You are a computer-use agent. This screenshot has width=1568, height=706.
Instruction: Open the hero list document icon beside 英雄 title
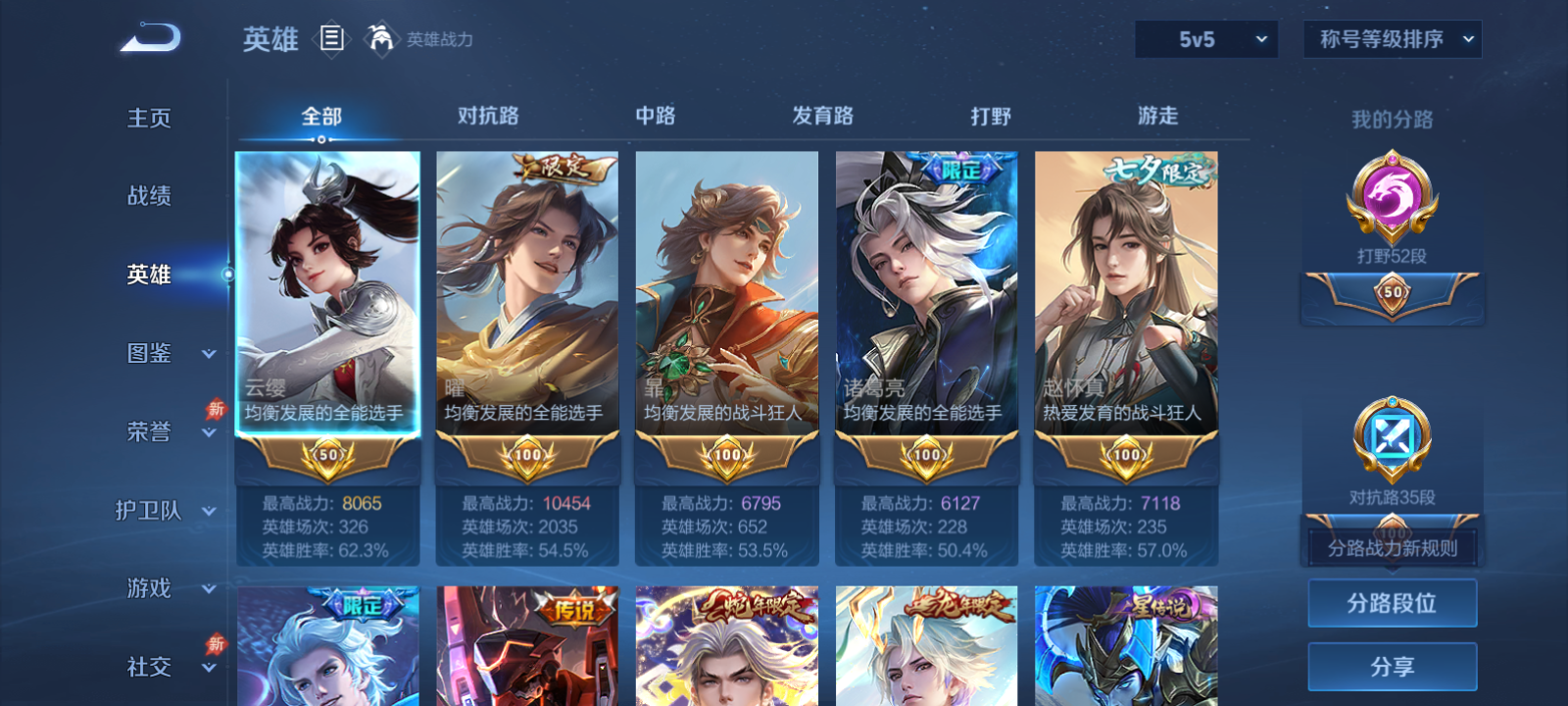[x=330, y=37]
